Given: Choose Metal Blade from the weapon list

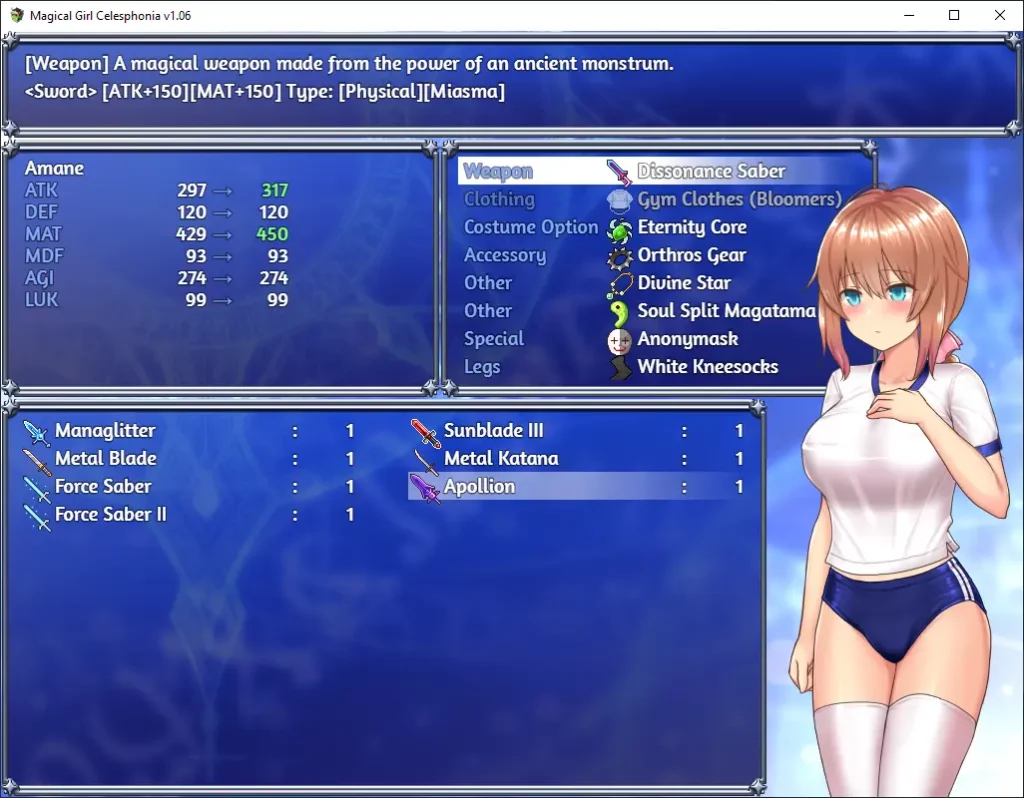Looking at the screenshot, I should click(x=190, y=459).
